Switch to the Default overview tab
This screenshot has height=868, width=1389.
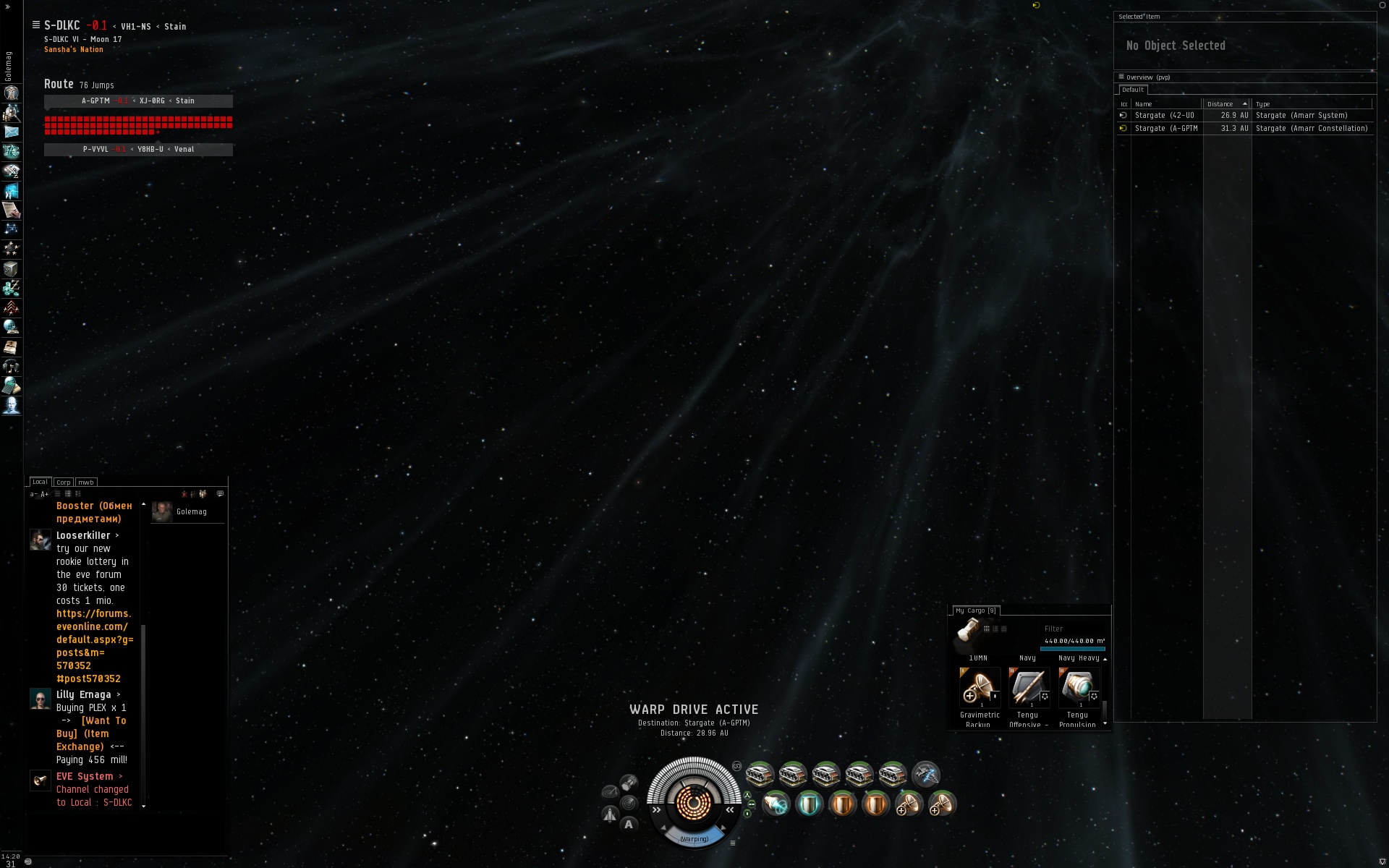[1133, 90]
